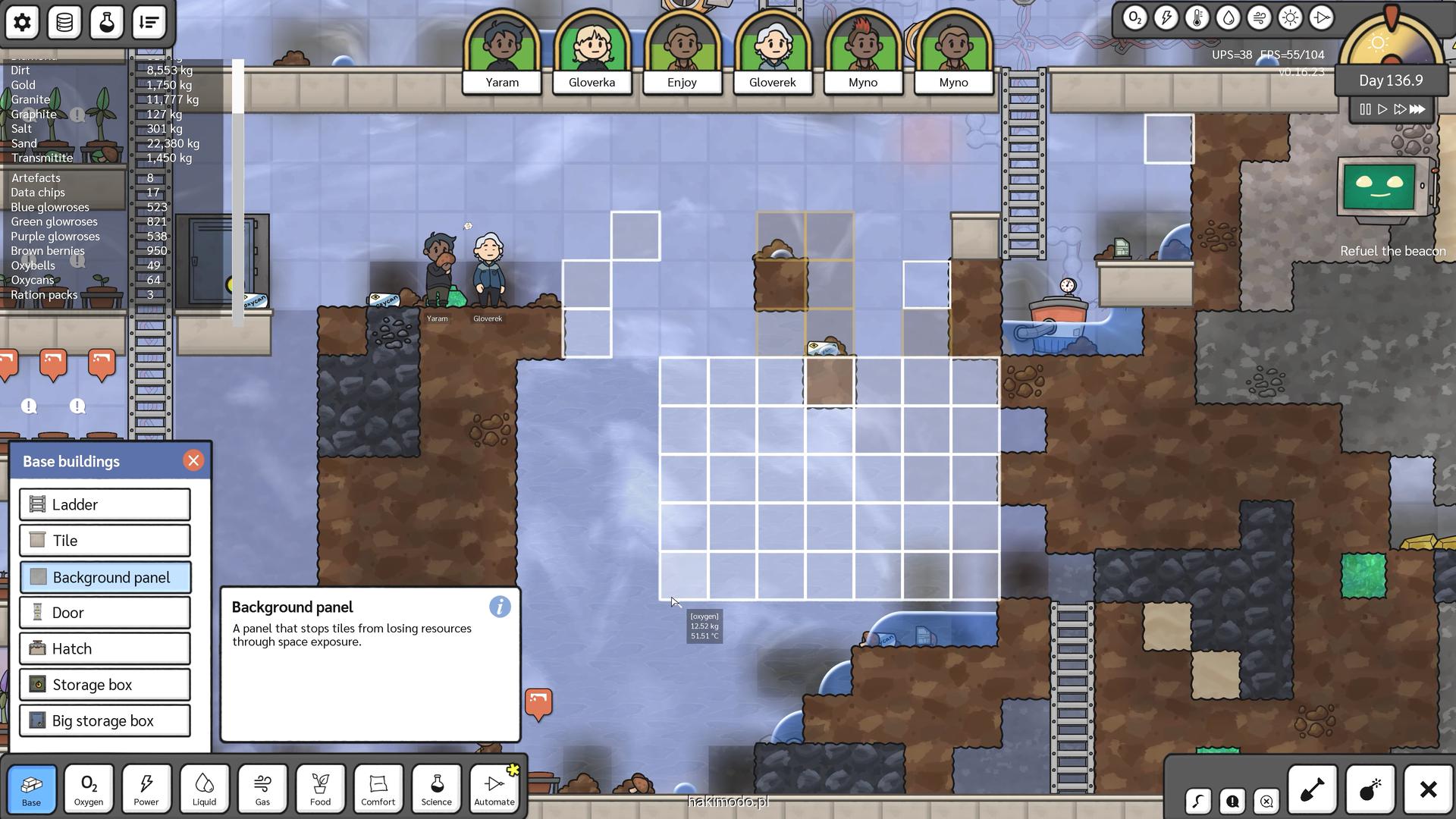Choose Tile from Base buildings
The image size is (1456, 819).
105,541
